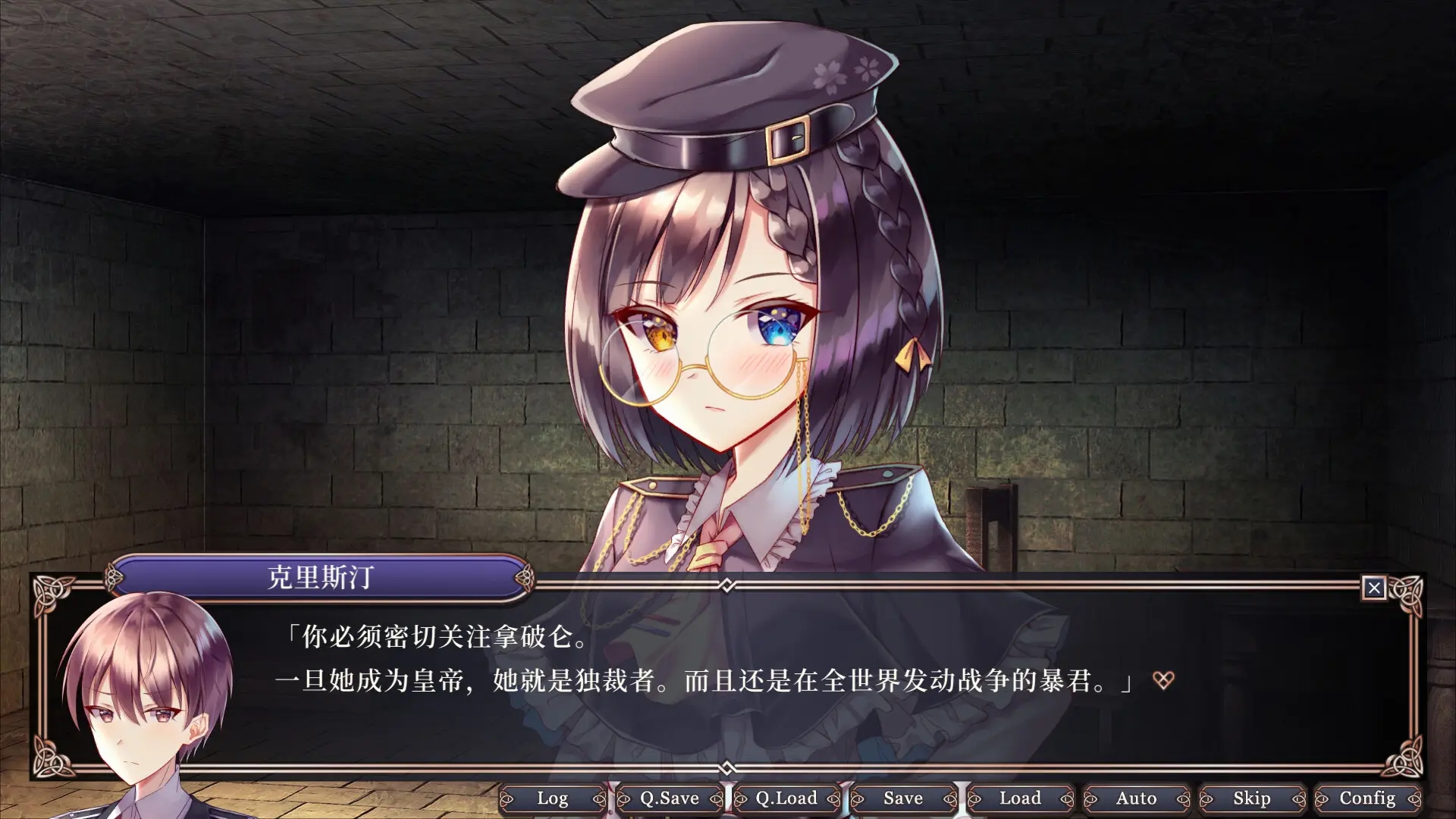Quick save using Q.Save
This screenshot has height=819, width=1456.
(x=669, y=799)
